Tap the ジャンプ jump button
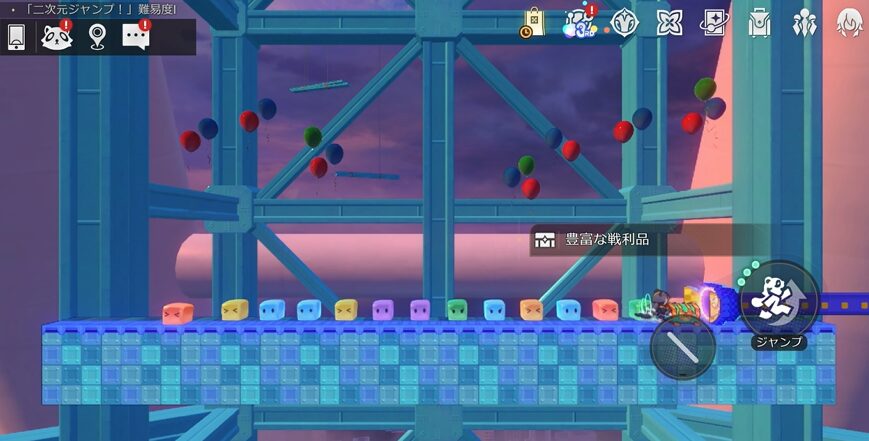Image resolution: width=869 pixels, height=441 pixels. pyautogui.click(x=779, y=299)
